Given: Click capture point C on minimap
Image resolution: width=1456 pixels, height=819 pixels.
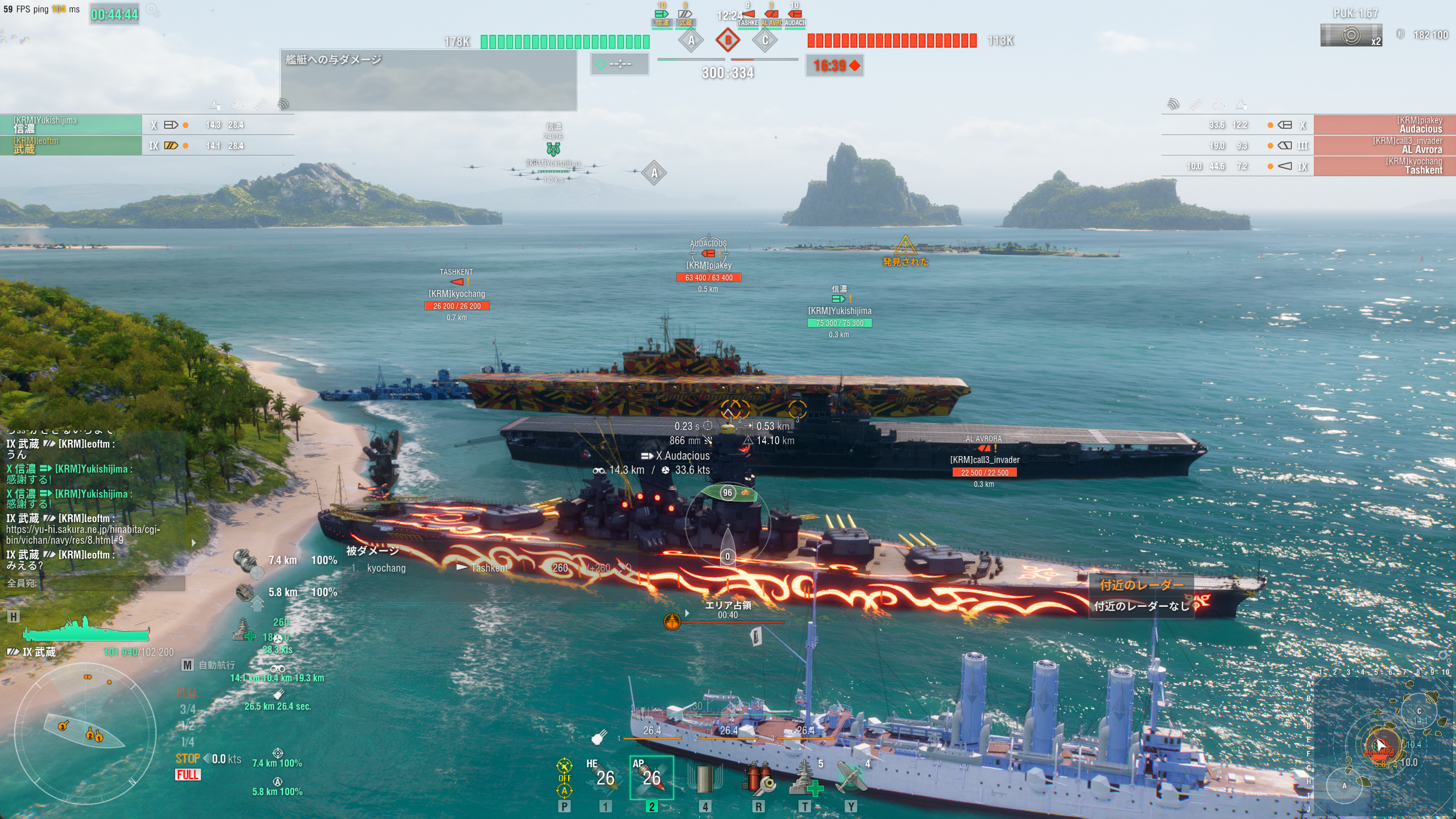Looking at the screenshot, I should pos(1418,711).
